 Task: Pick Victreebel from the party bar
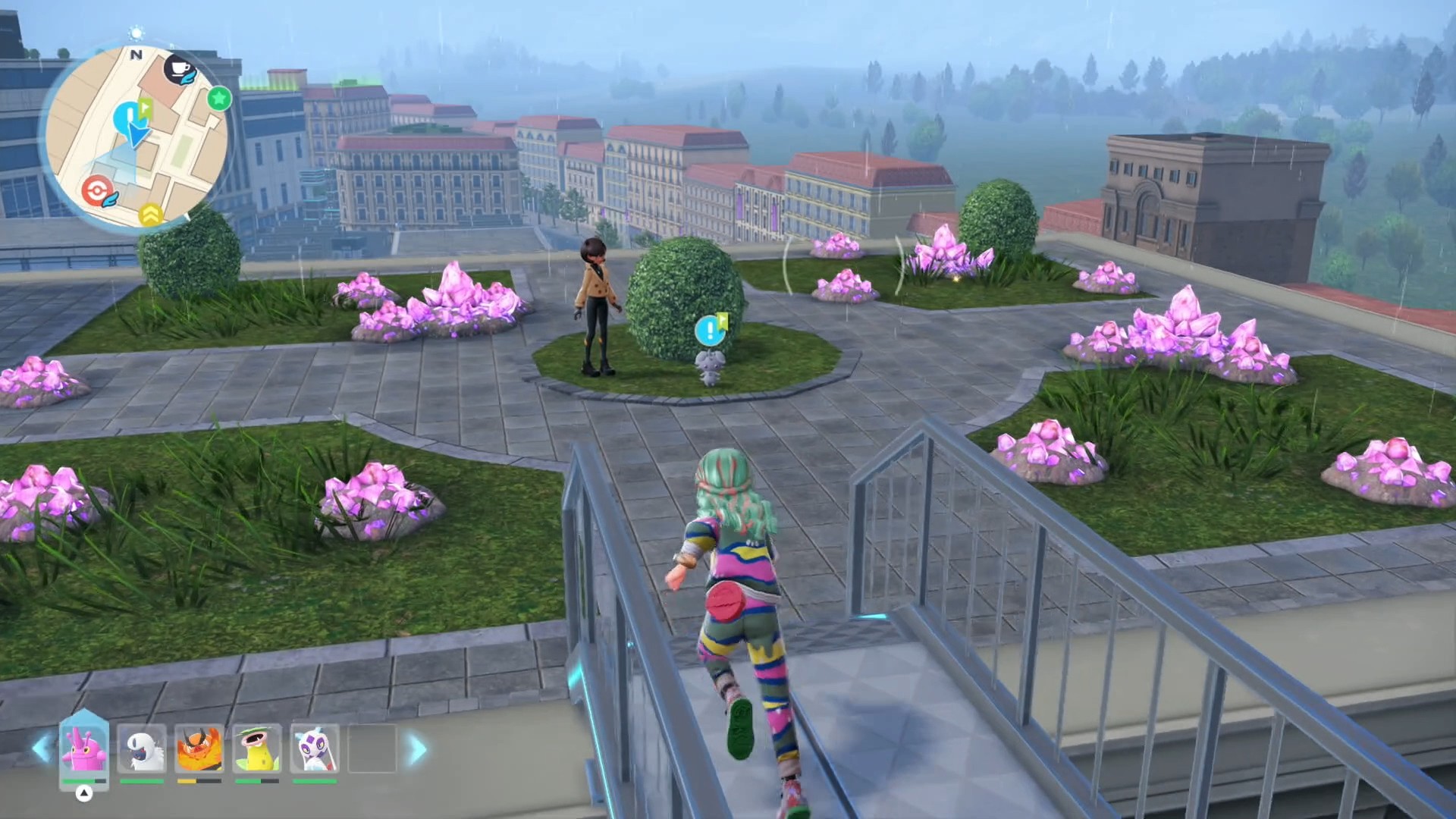tap(256, 749)
